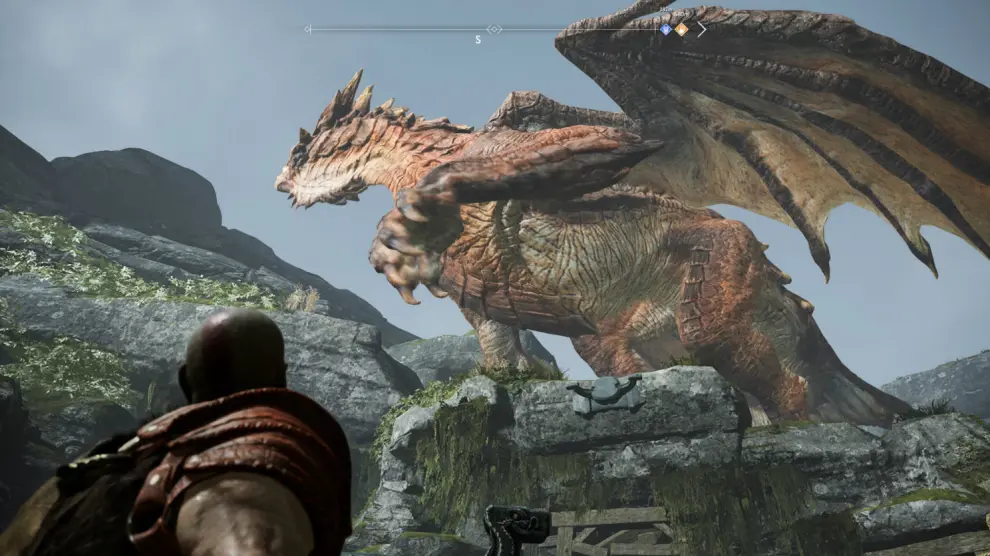Image resolution: width=990 pixels, height=556 pixels.
Task: Select the orange diamond compass marker
Action: click(681, 29)
